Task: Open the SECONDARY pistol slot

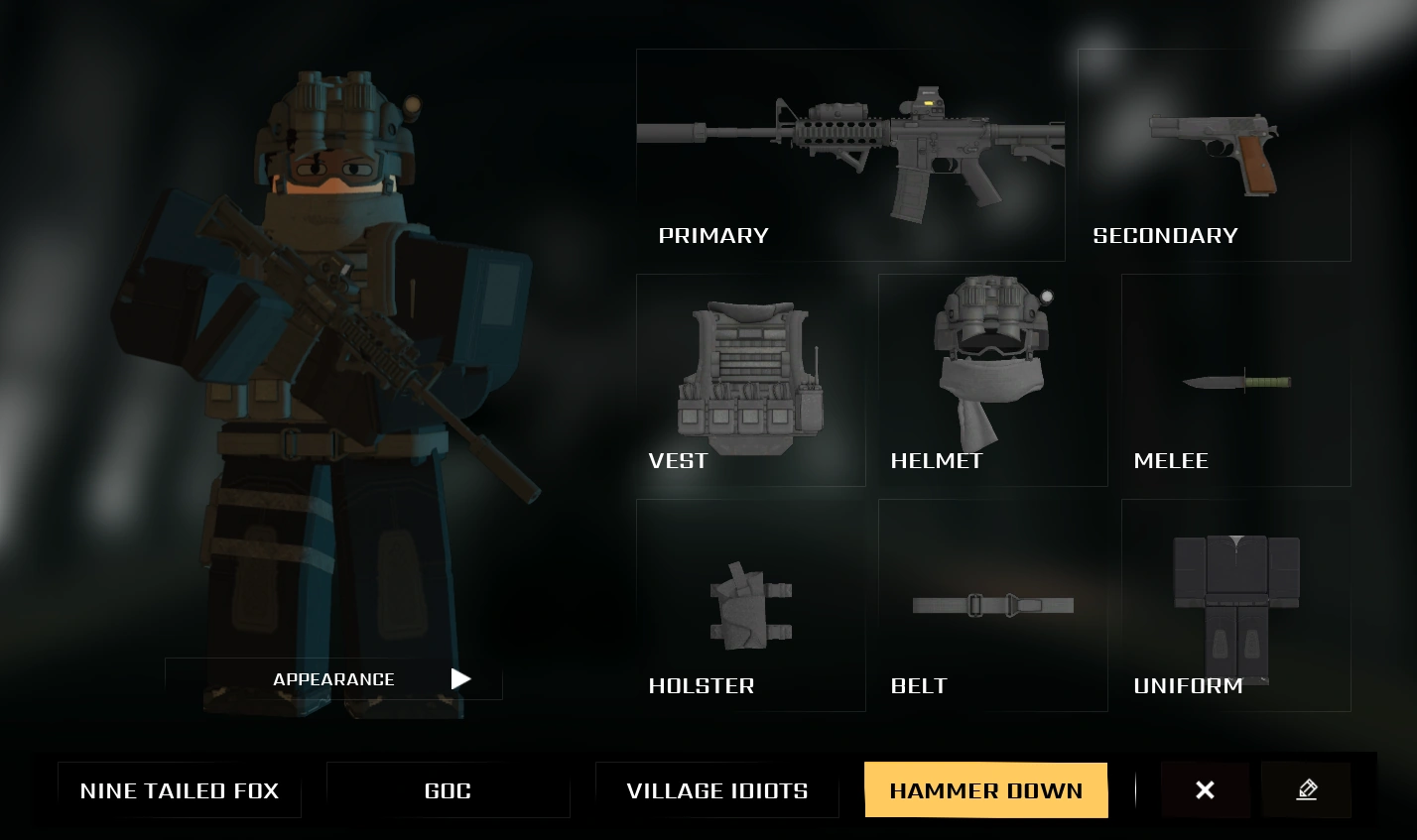Action: 1214,154
